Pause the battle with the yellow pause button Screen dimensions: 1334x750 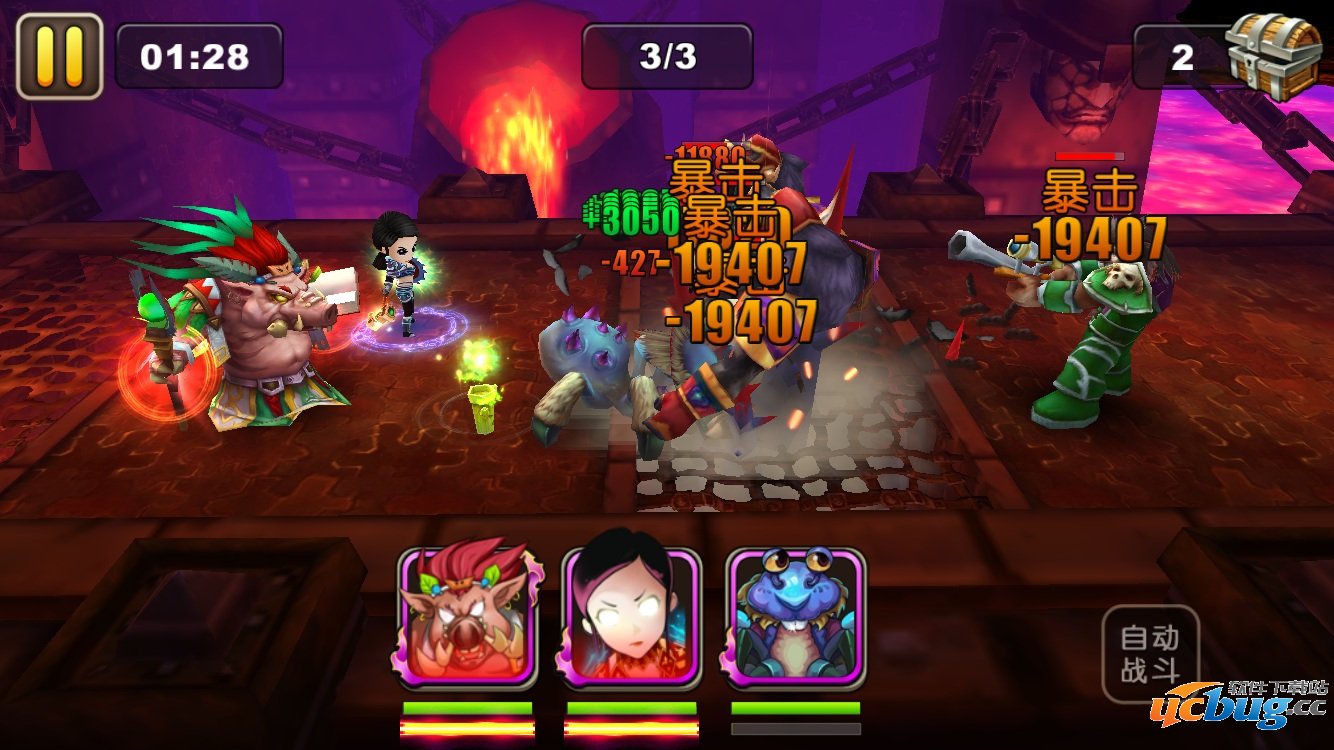coord(59,56)
